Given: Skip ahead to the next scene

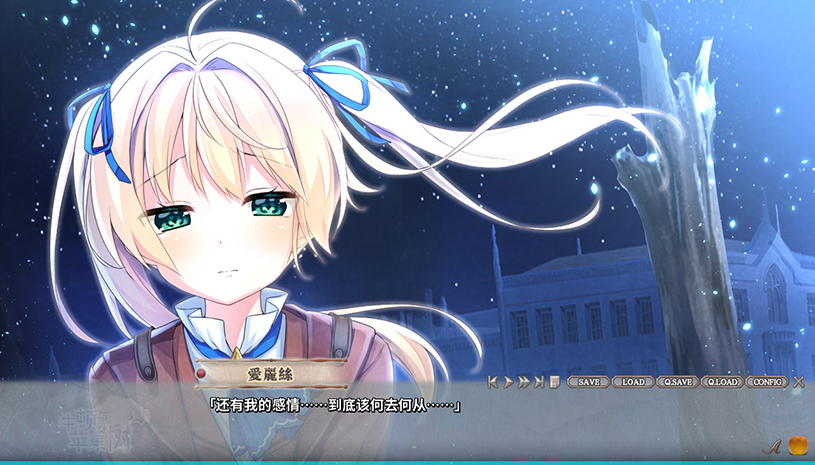Looking at the screenshot, I should click(538, 382).
